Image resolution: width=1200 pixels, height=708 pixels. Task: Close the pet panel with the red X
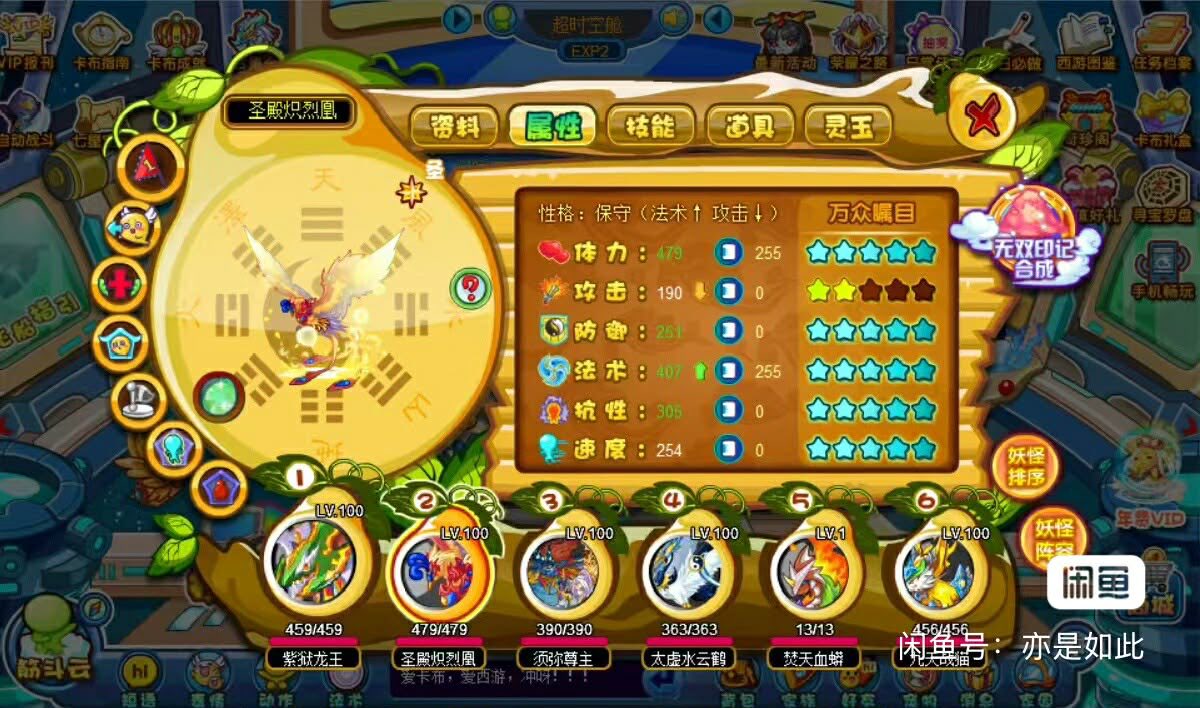click(982, 119)
